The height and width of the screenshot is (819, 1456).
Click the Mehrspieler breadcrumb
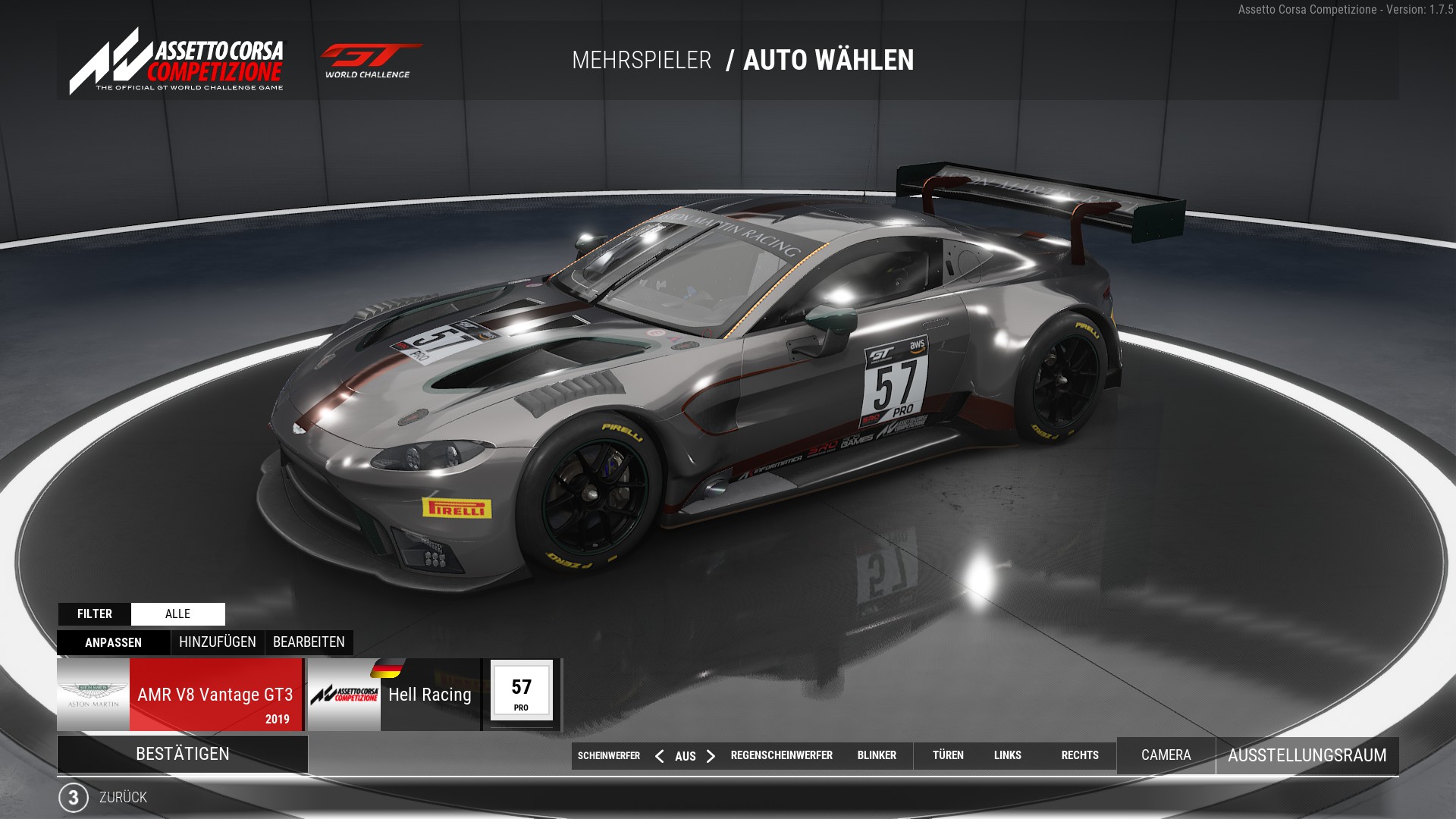point(642,61)
